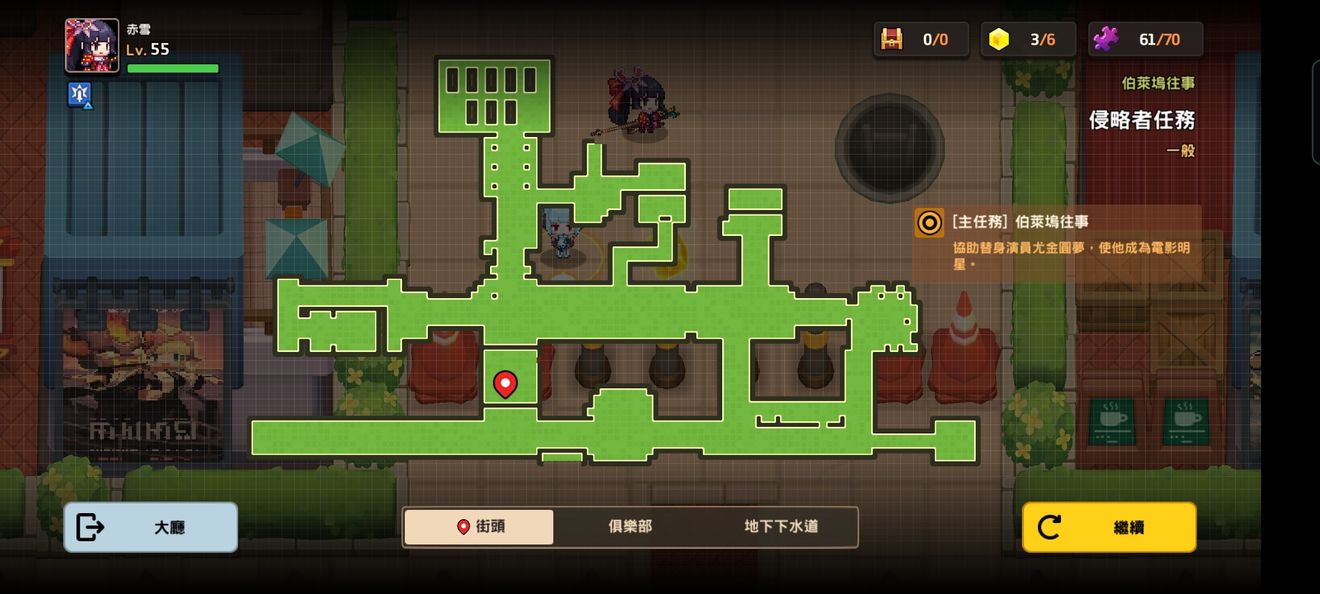Check the gold cube counter icon
Image resolution: width=1320 pixels, height=594 pixels.
tap(999, 40)
